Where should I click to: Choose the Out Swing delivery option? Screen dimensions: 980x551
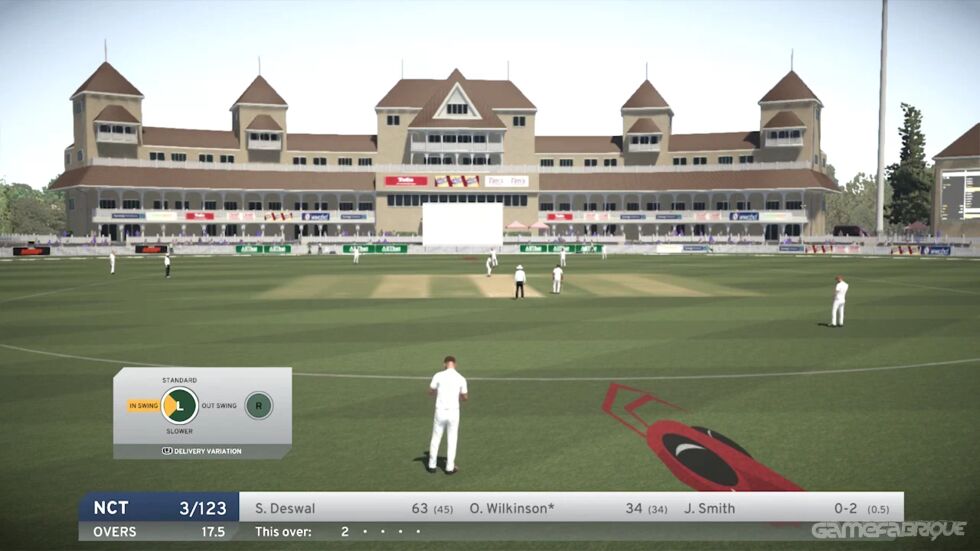pyautogui.click(x=219, y=405)
